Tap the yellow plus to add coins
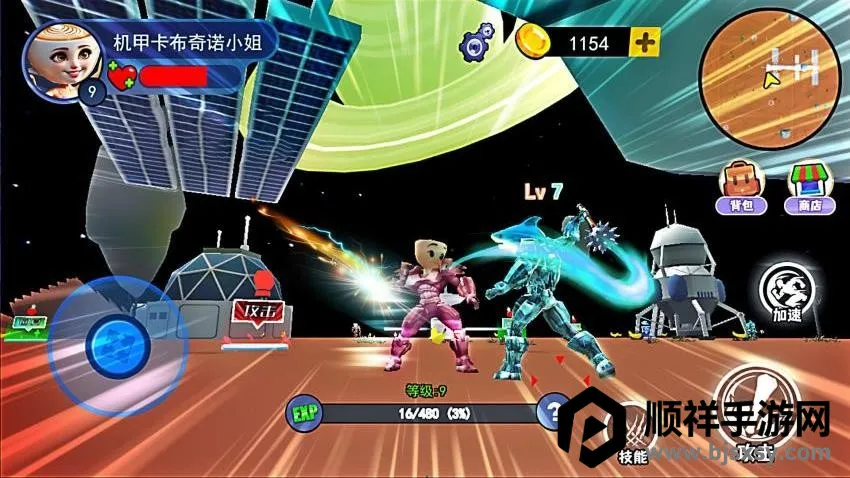Image resolution: width=850 pixels, height=478 pixels. pos(646,42)
